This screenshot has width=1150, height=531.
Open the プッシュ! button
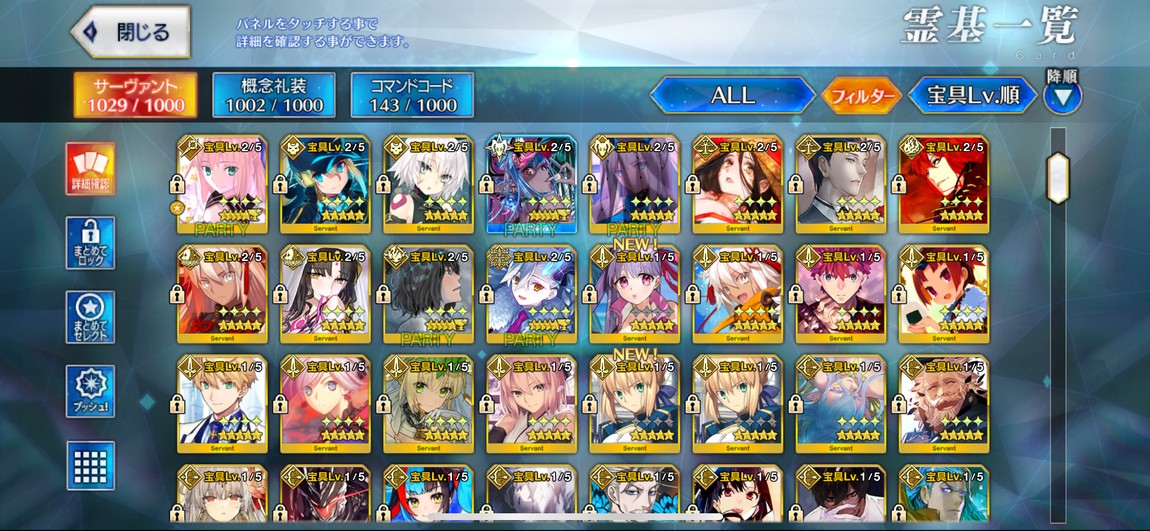tap(90, 391)
